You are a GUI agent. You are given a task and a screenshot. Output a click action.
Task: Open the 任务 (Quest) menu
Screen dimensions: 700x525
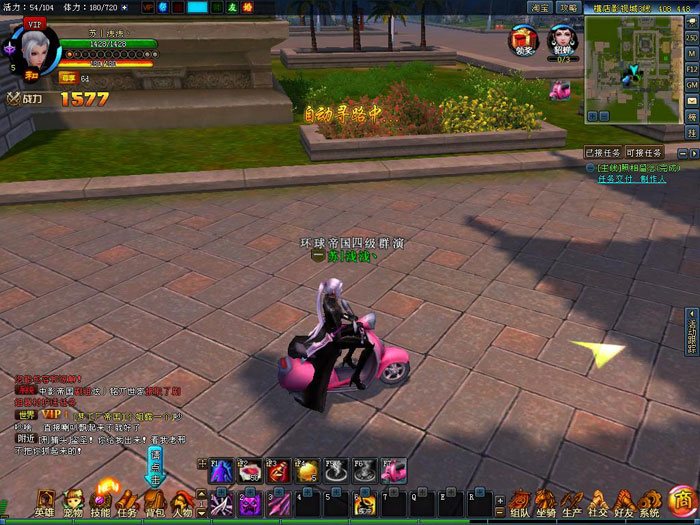pos(127,502)
